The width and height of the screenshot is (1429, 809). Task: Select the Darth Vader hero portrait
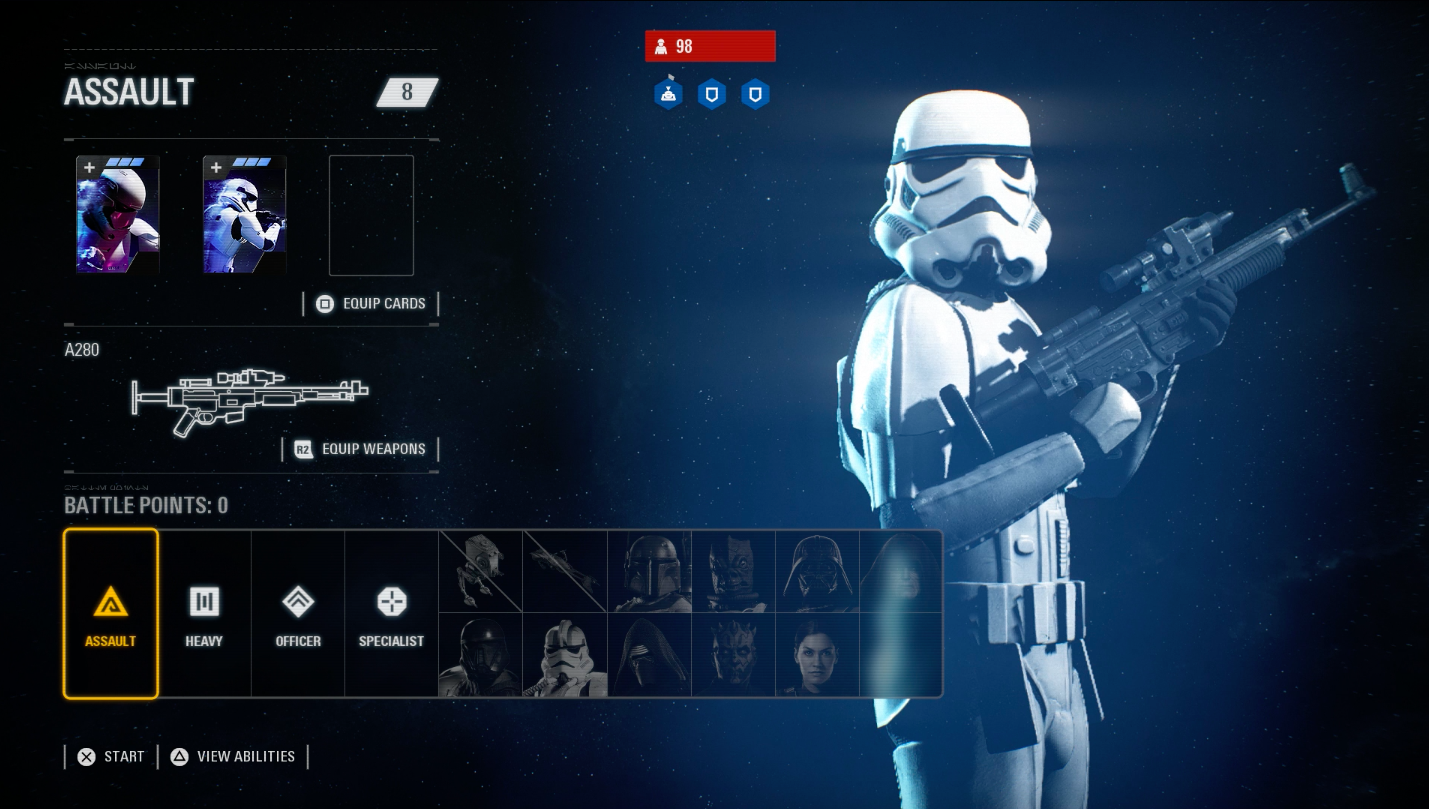click(817, 571)
